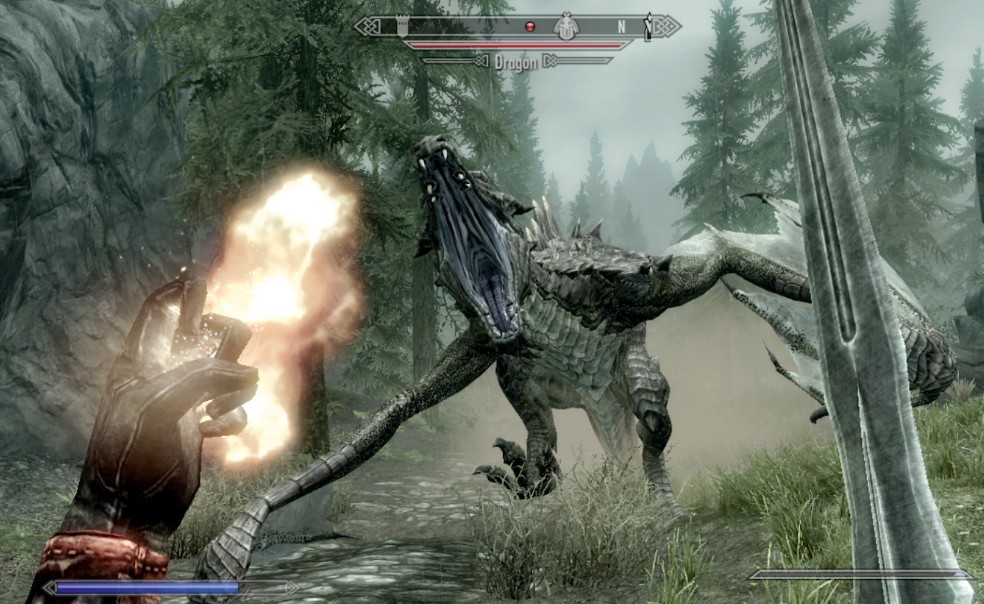The width and height of the screenshot is (984, 604).
Task: Select the red enemy dot on the compass
Action: pyautogui.click(x=531, y=26)
